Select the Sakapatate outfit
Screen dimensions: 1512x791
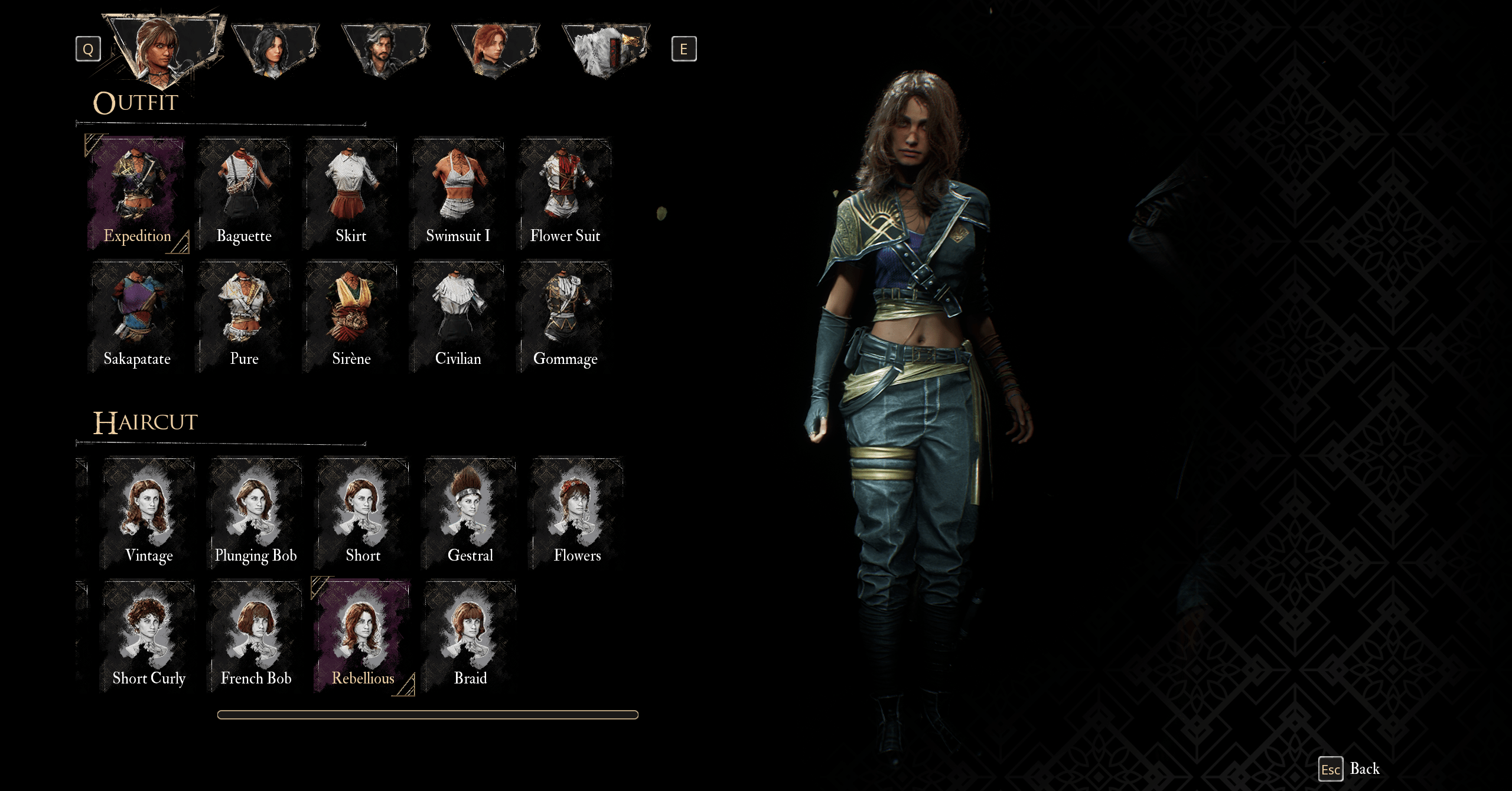pos(137,316)
